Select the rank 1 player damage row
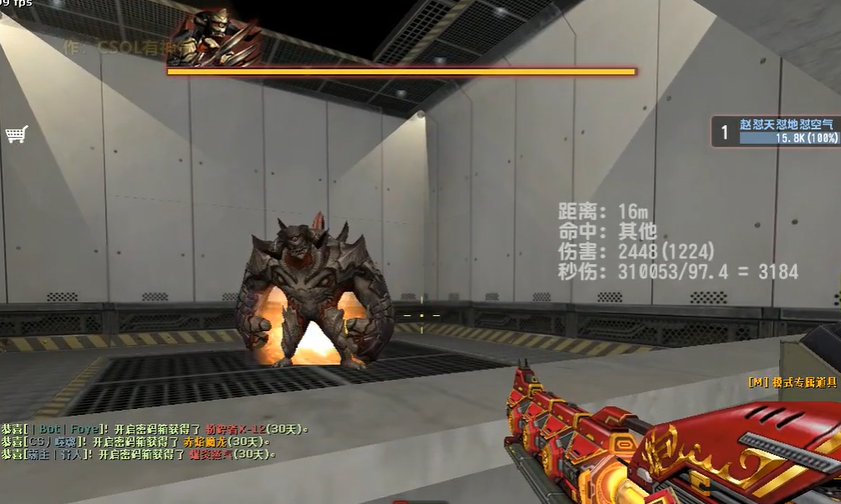The width and height of the screenshot is (841, 504). point(775,130)
